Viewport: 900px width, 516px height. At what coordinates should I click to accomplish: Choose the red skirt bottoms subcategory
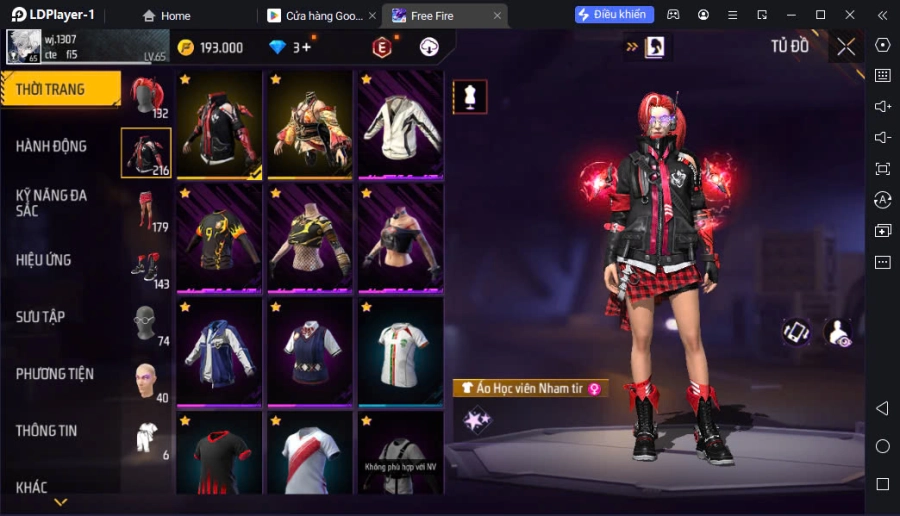click(x=146, y=210)
